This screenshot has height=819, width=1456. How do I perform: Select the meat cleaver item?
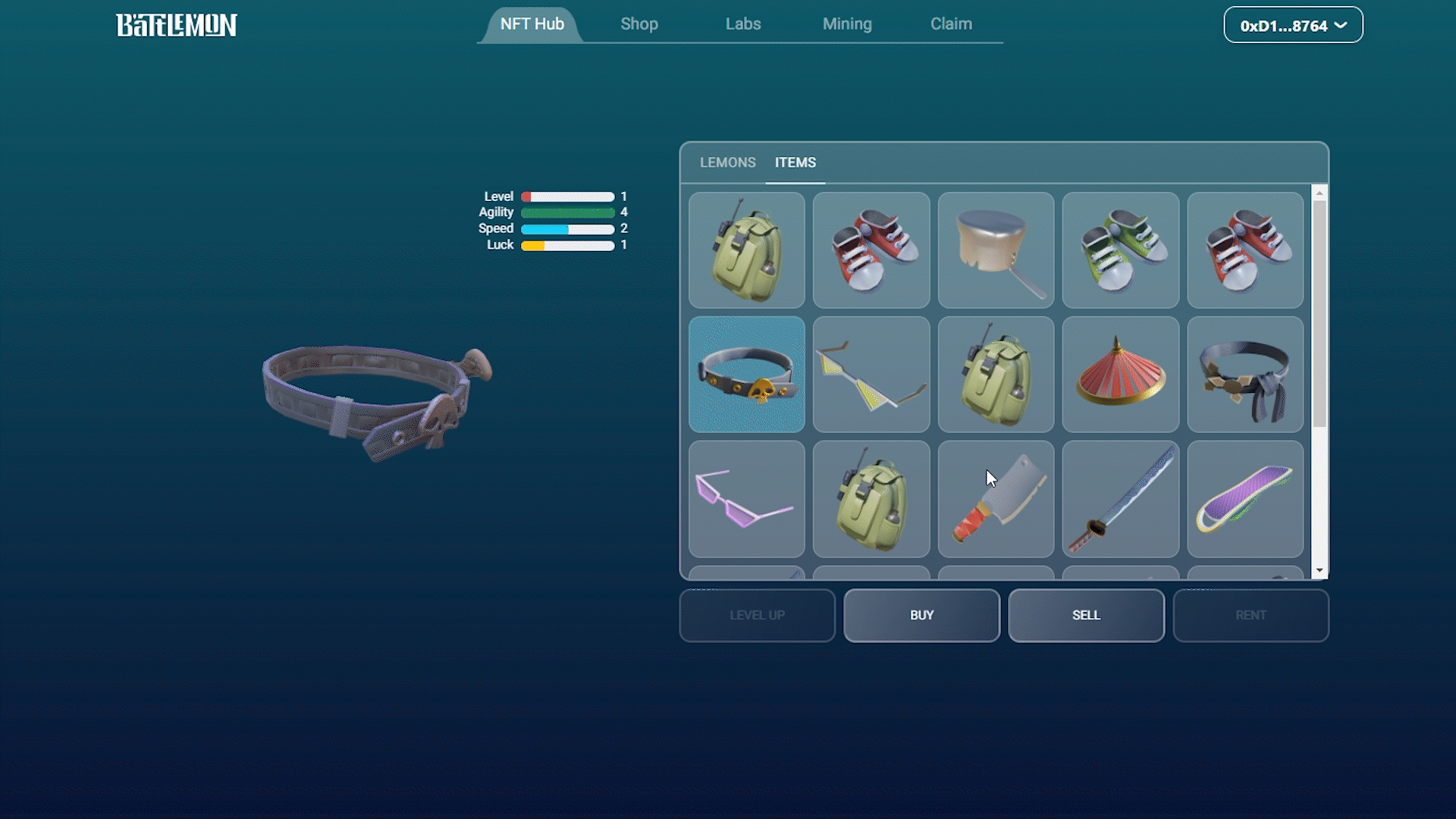pyautogui.click(x=996, y=499)
